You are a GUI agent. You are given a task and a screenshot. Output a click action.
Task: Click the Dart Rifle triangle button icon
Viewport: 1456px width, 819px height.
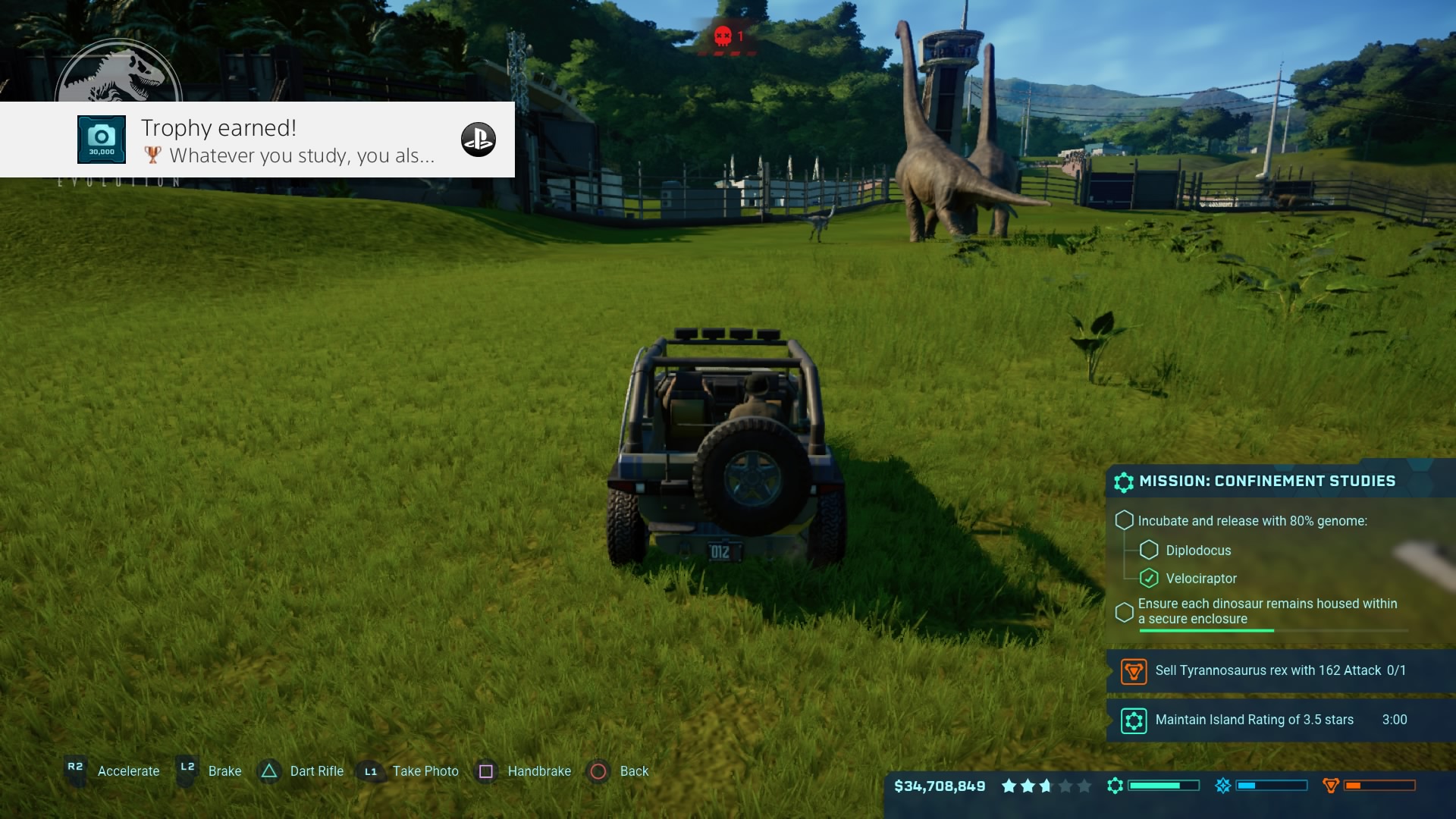(269, 771)
